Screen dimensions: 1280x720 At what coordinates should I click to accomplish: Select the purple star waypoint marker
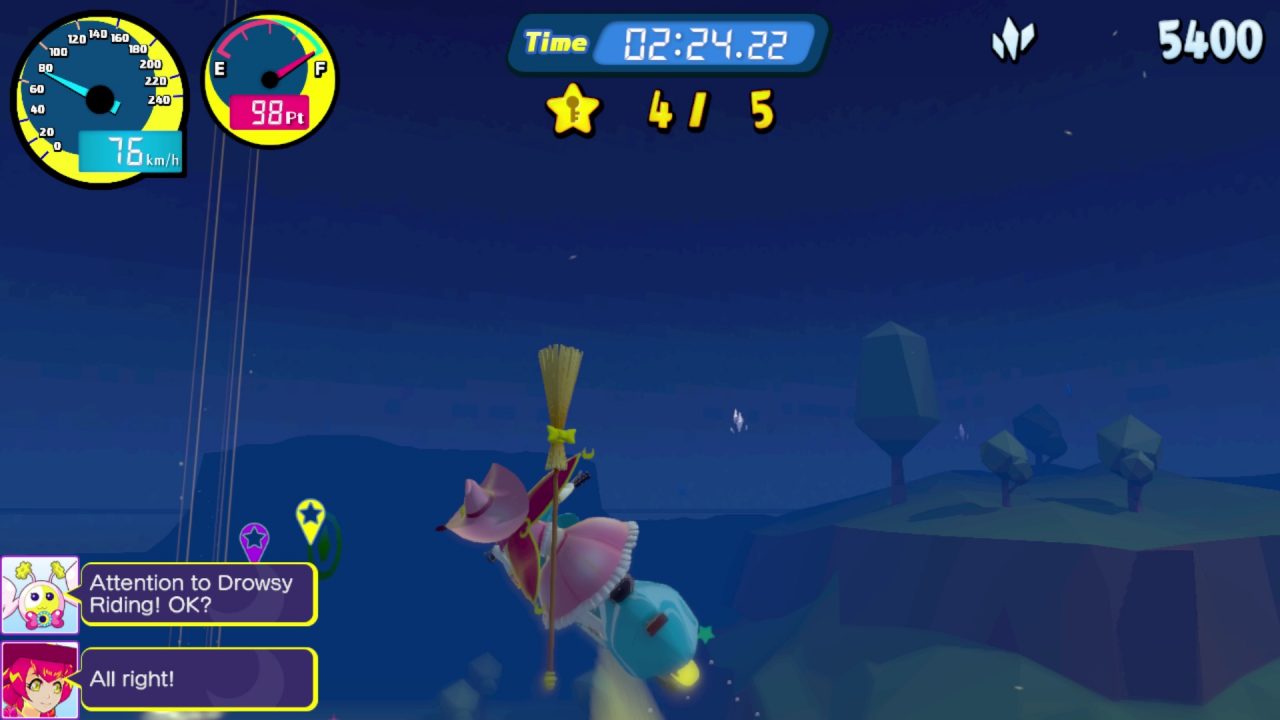tap(254, 539)
